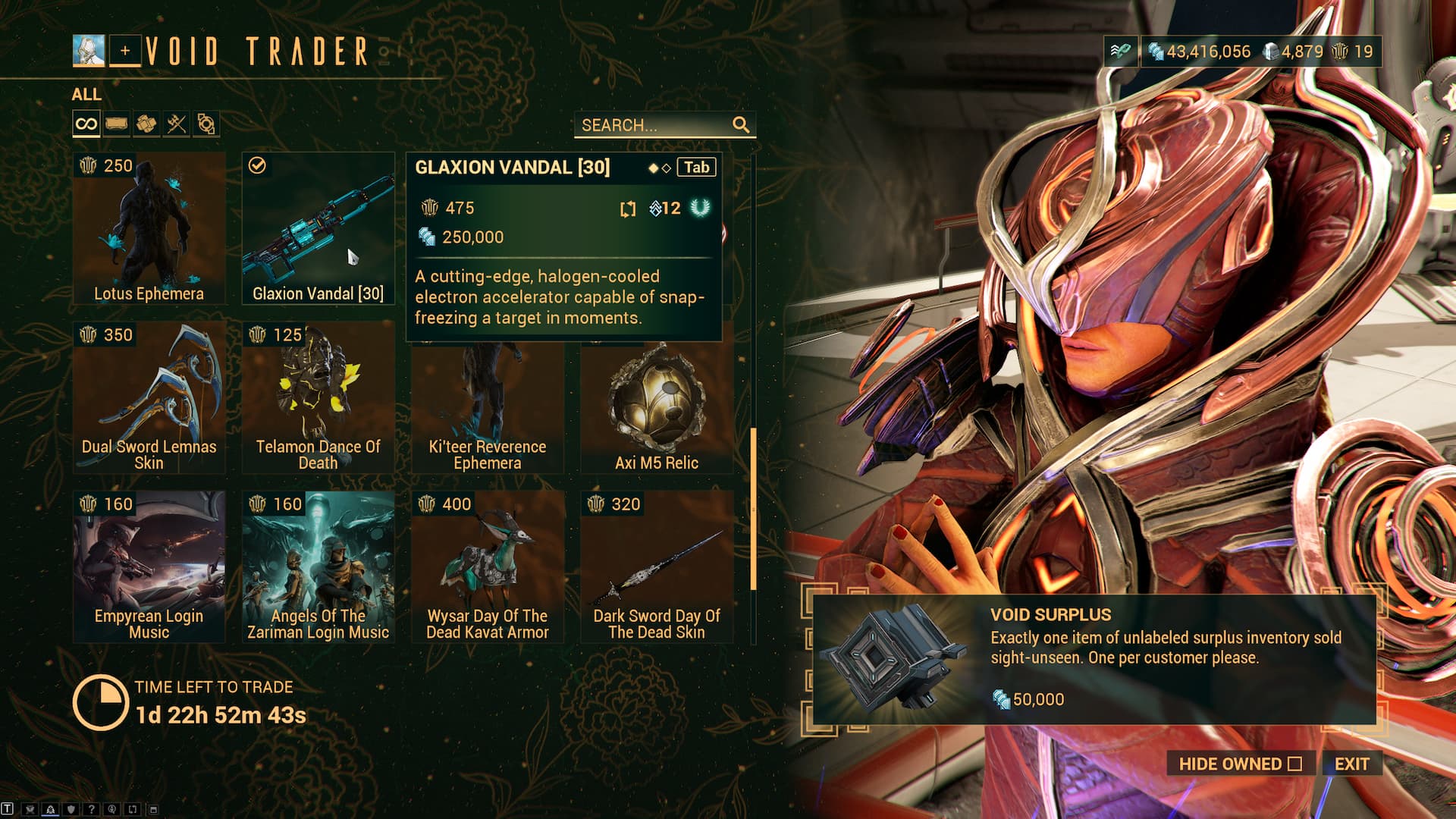The width and height of the screenshot is (1456, 819).
Task: Open the Ki'teer Reverence Ephemera offer
Action: point(487,409)
